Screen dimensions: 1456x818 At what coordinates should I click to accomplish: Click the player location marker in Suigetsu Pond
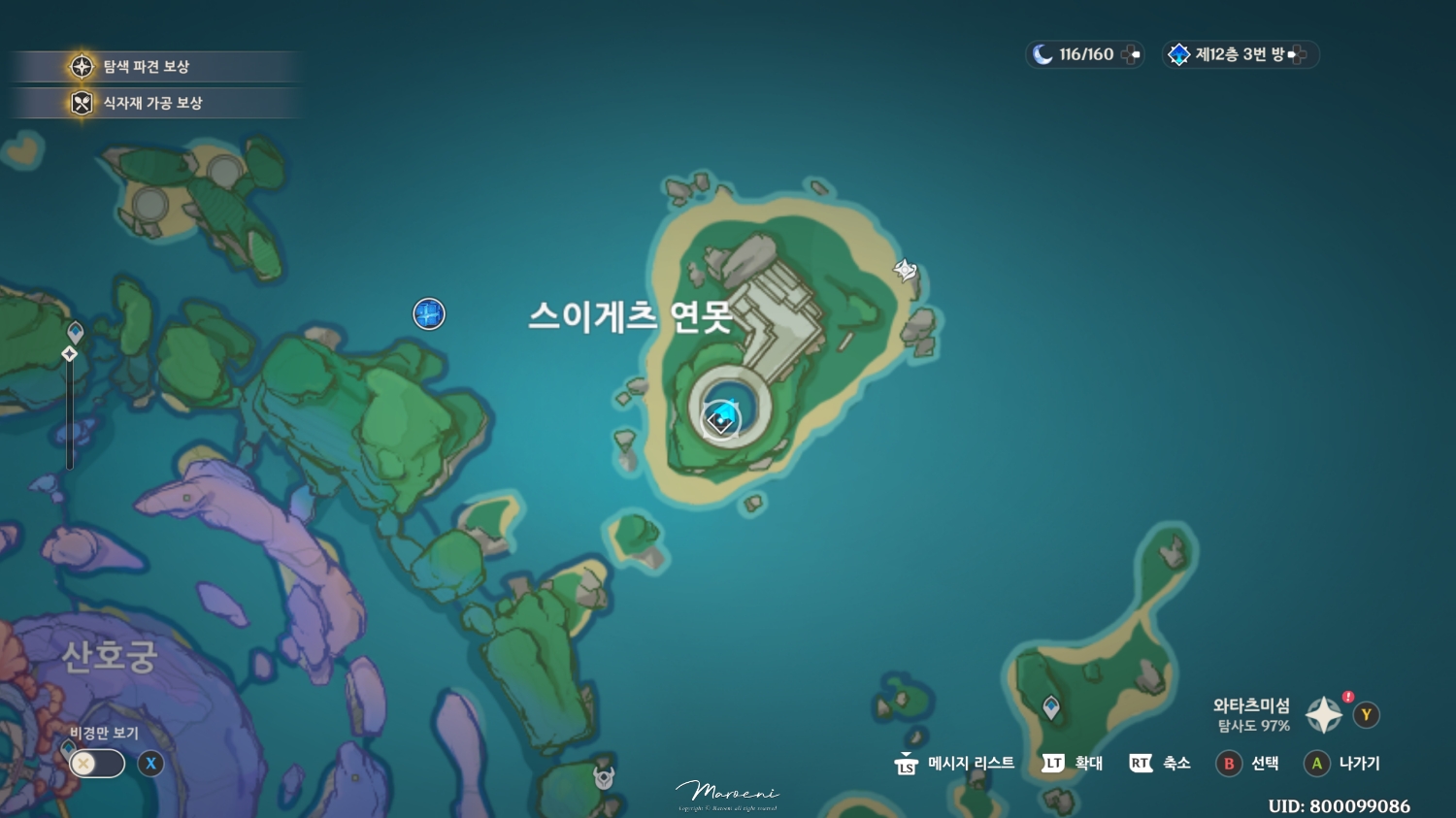point(722,418)
